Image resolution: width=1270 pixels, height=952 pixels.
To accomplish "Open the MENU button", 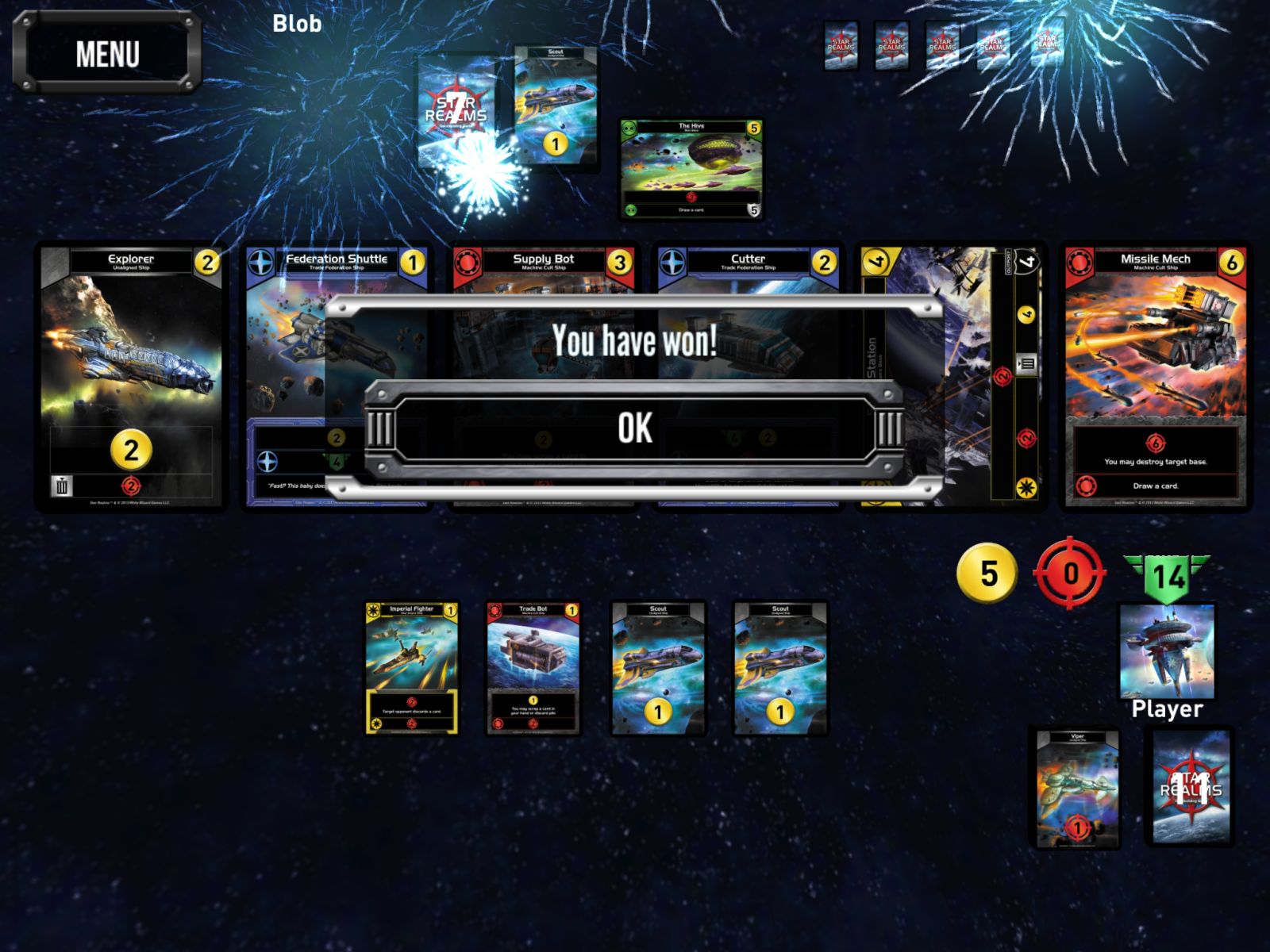I will point(107,54).
